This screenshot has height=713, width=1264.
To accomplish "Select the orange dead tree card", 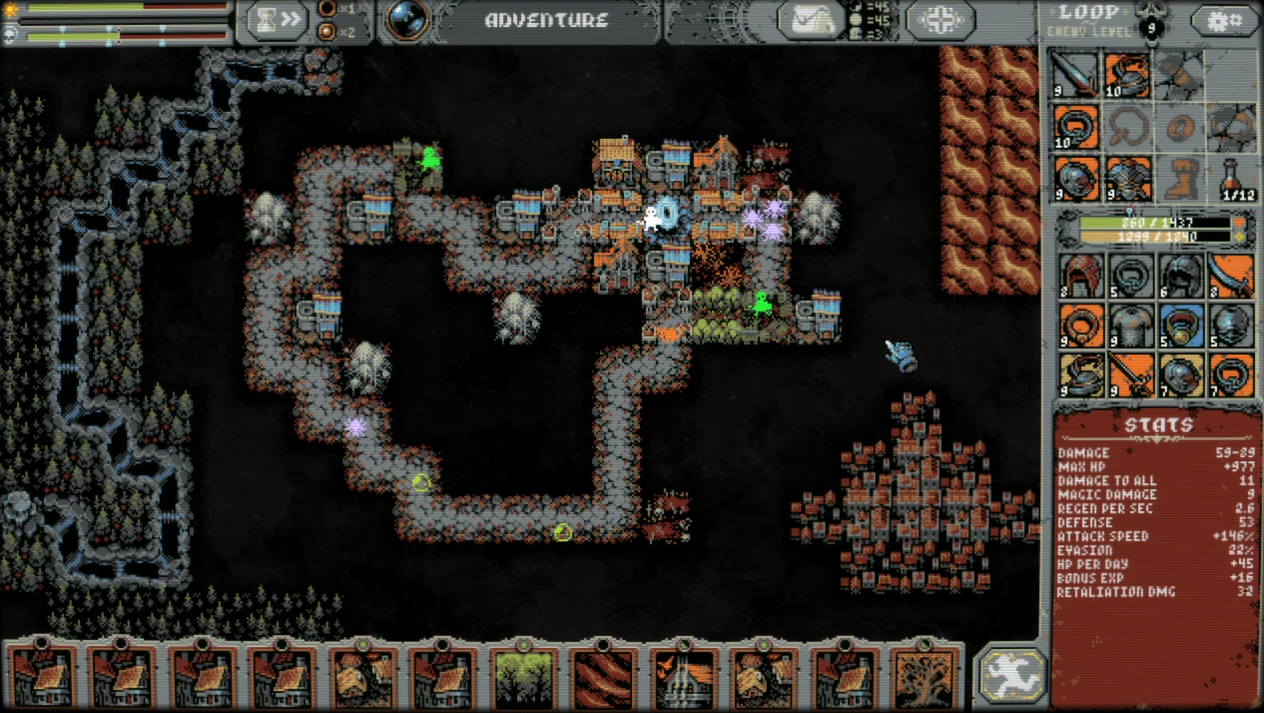I will pos(924,678).
